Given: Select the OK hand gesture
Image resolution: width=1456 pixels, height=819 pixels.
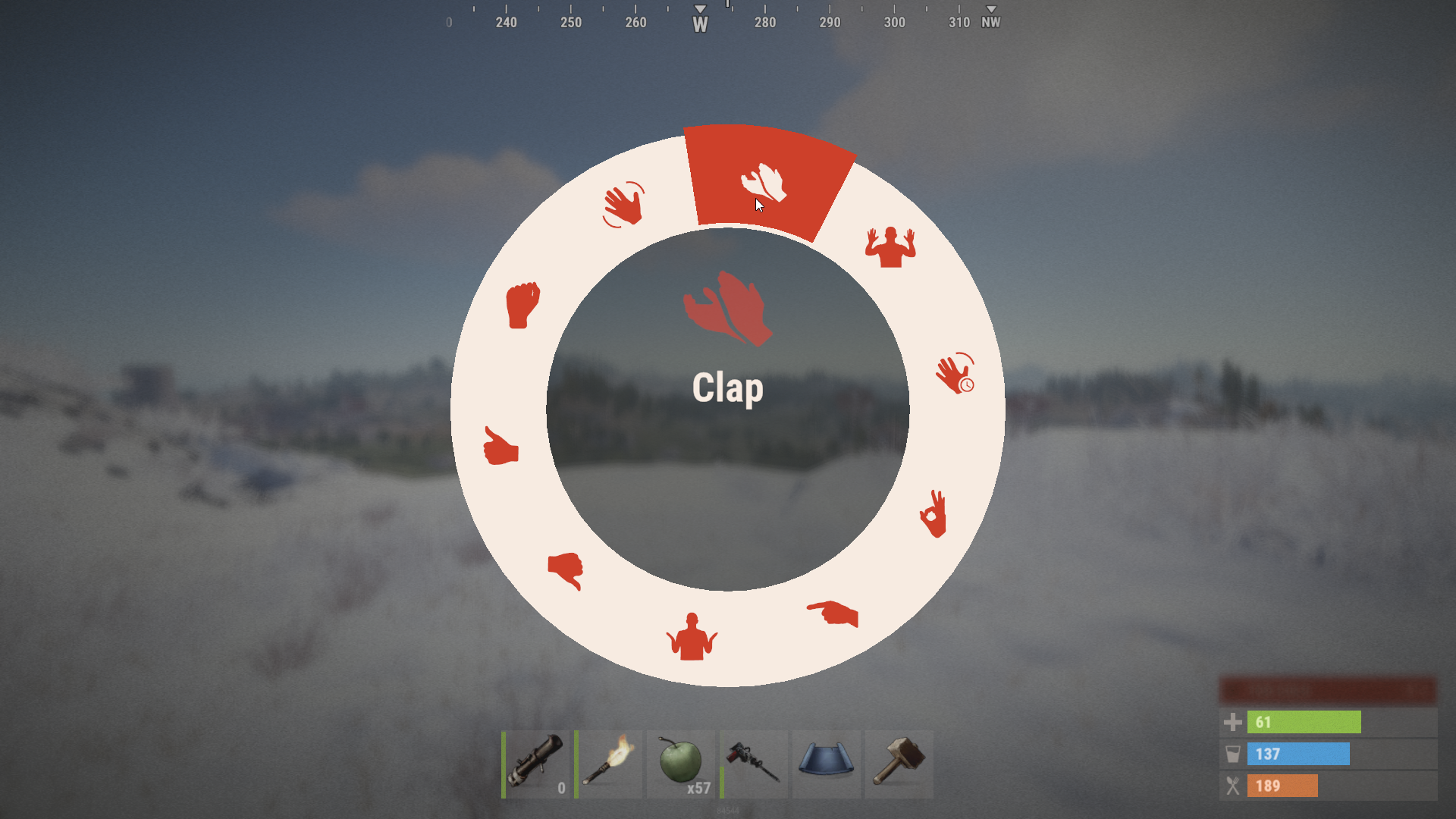Looking at the screenshot, I should click(934, 514).
